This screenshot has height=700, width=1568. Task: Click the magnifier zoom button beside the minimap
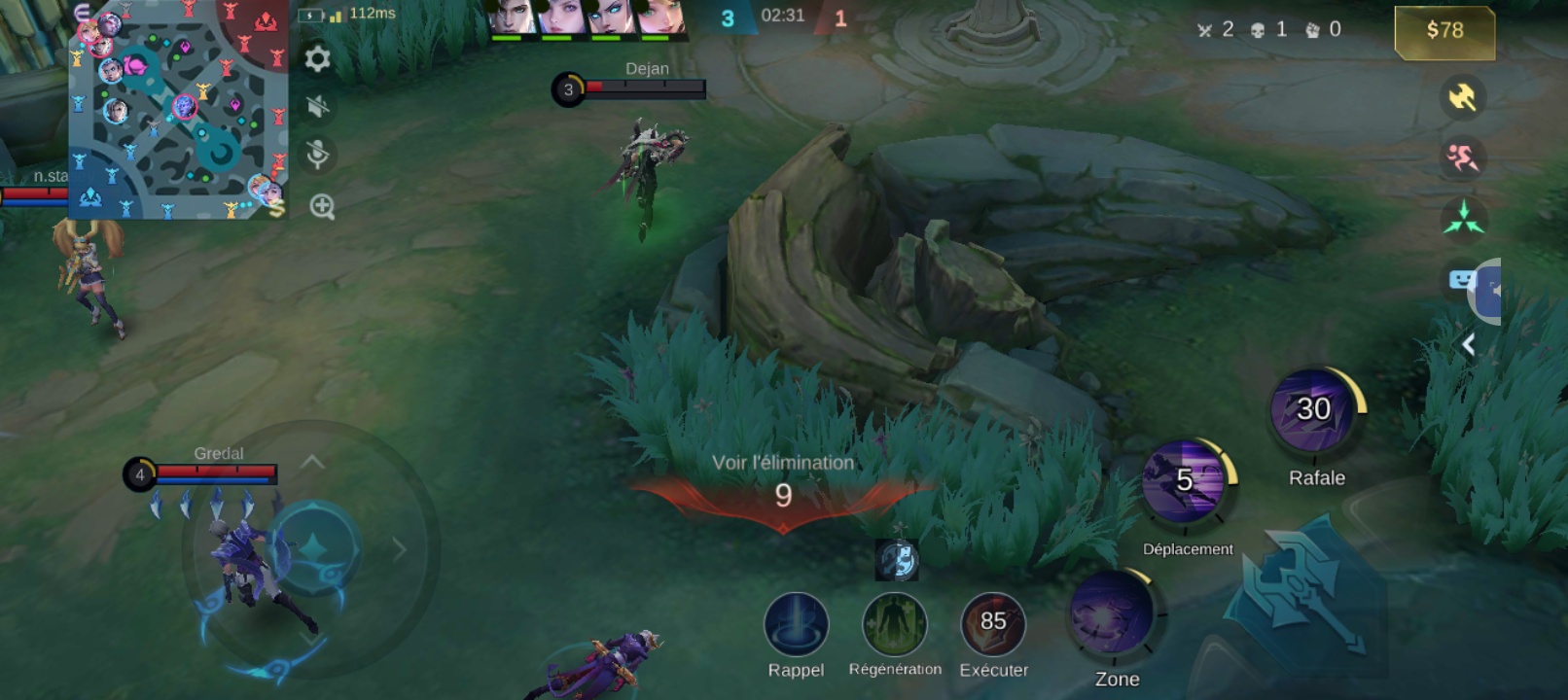pyautogui.click(x=322, y=206)
